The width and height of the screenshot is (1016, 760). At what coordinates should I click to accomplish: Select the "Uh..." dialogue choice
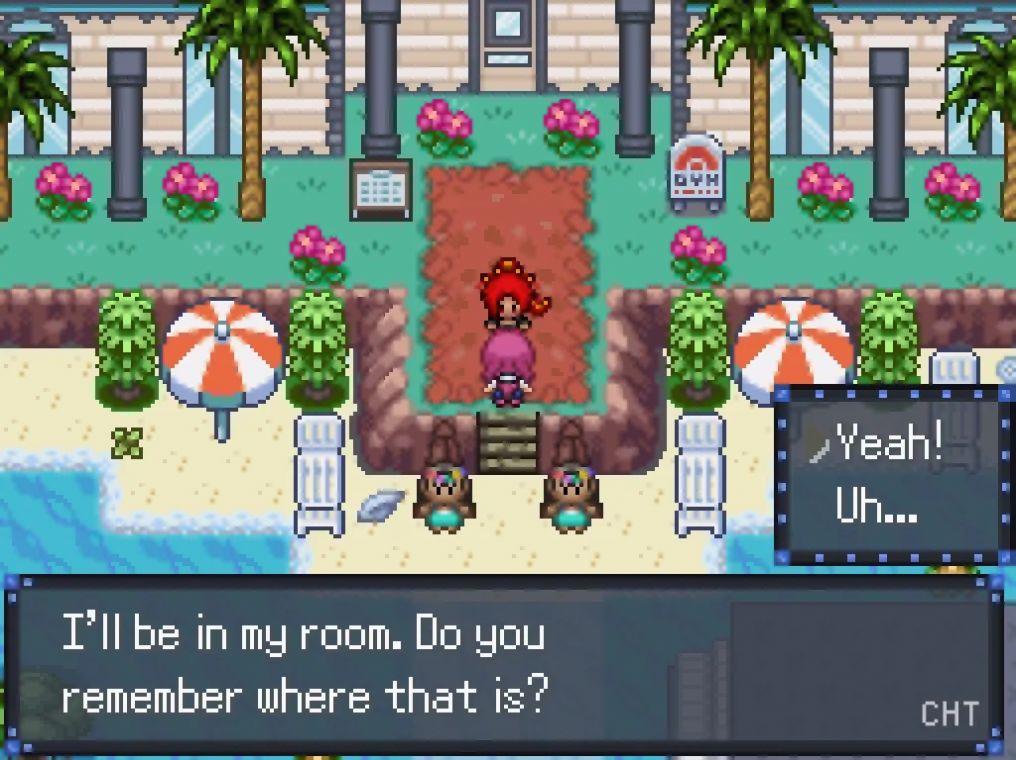tap(877, 508)
